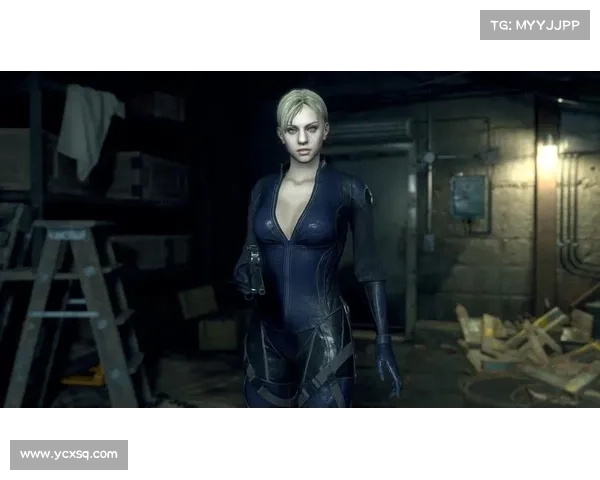600x480 pixels.
Task: Open the www.ycxsq.com link
Action: (68, 455)
